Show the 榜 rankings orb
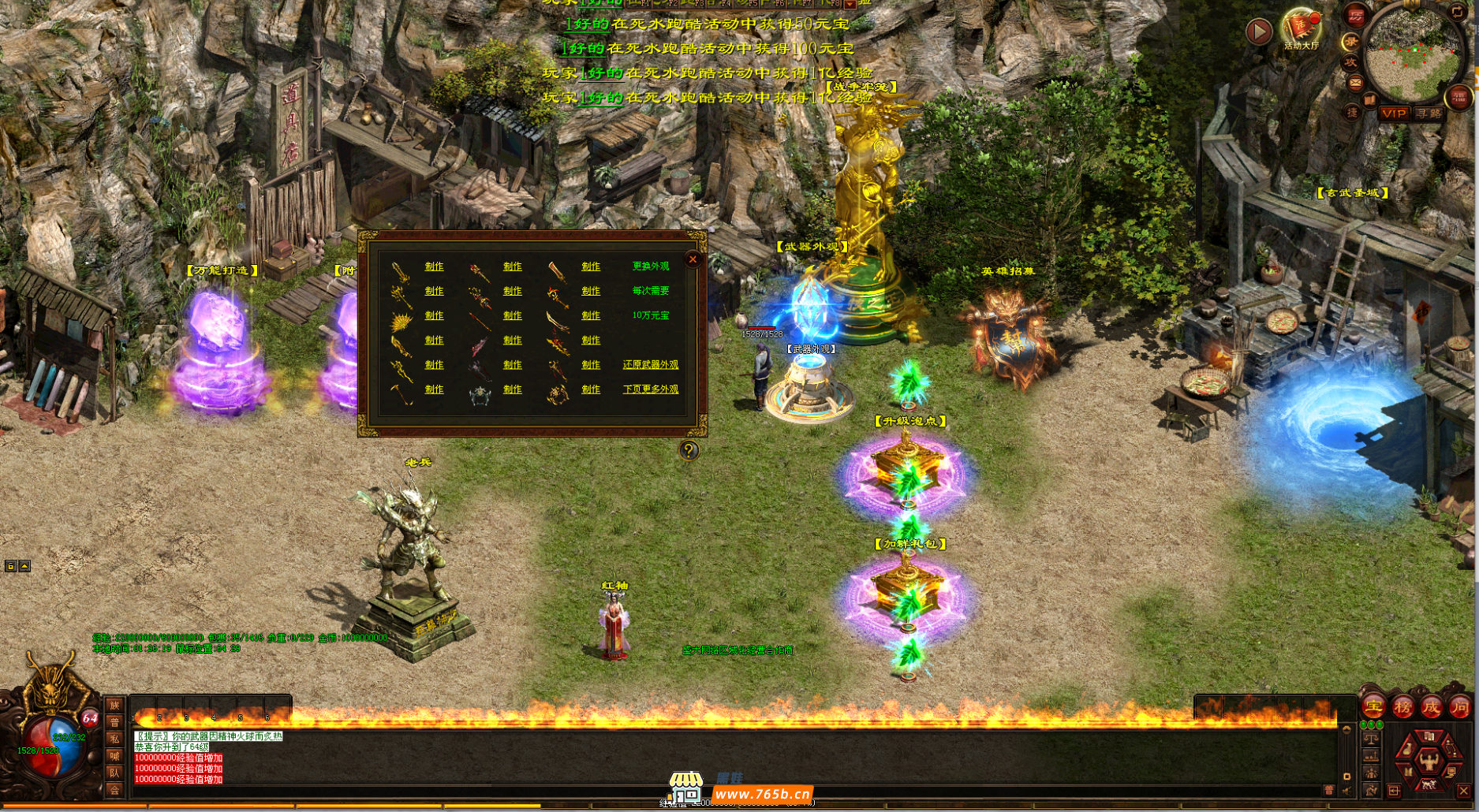This screenshot has width=1479, height=812. coord(1402,707)
